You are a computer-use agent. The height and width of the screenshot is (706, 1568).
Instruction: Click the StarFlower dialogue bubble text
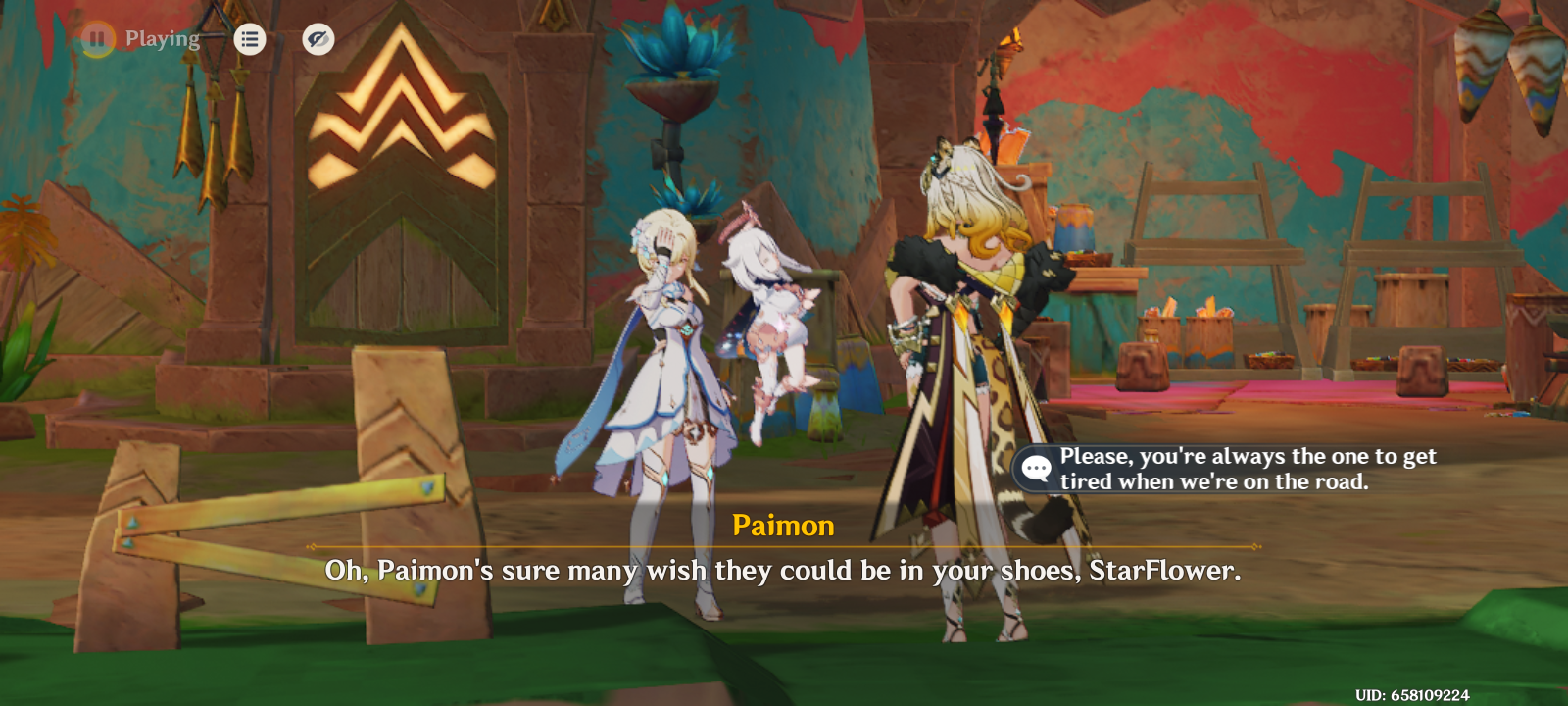1245,469
